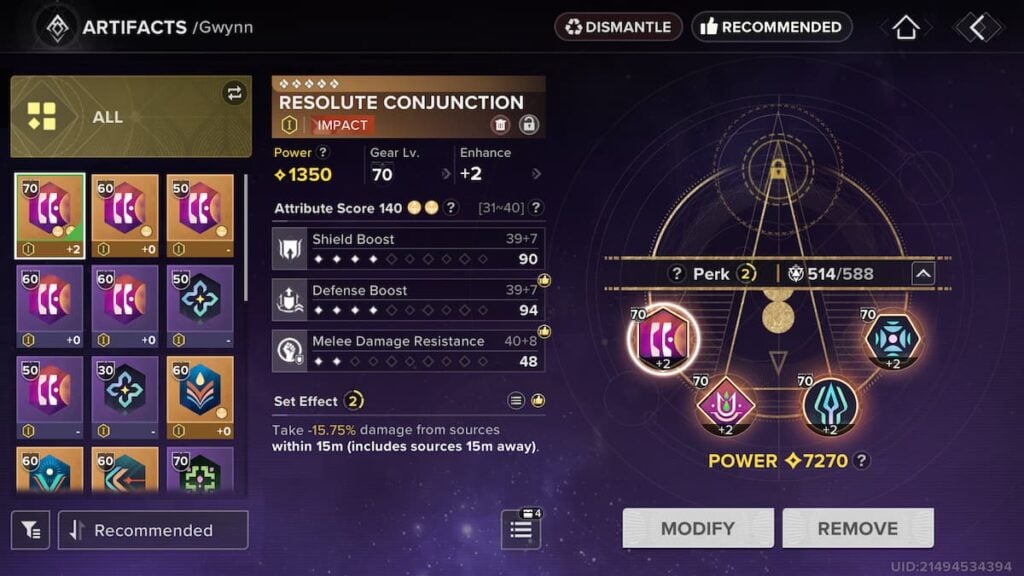The width and height of the screenshot is (1024, 576).
Task: Toggle the lock on Resolute Conjunction
Action: 529,125
